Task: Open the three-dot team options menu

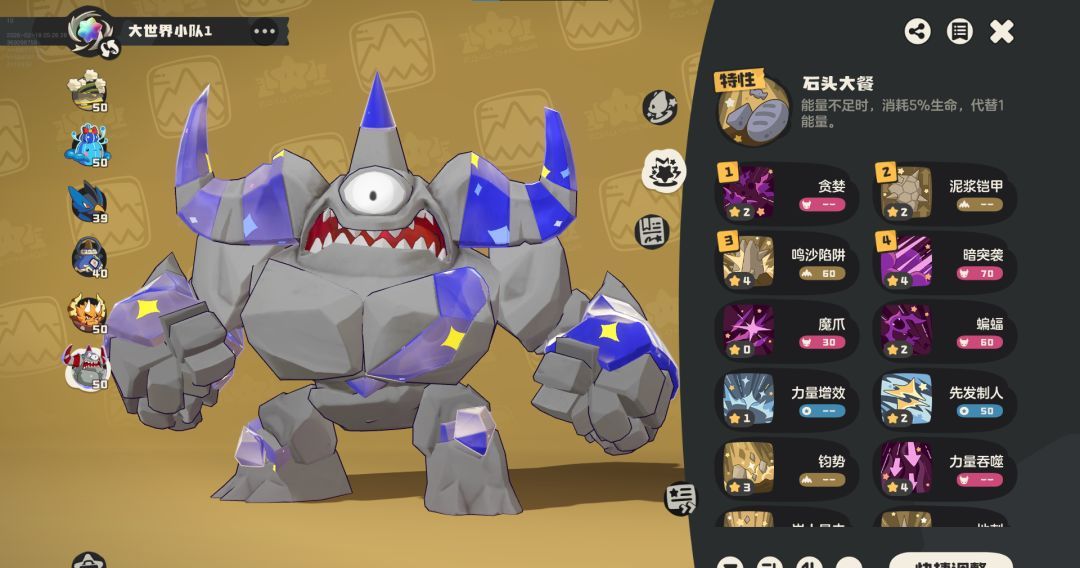Action: click(264, 31)
